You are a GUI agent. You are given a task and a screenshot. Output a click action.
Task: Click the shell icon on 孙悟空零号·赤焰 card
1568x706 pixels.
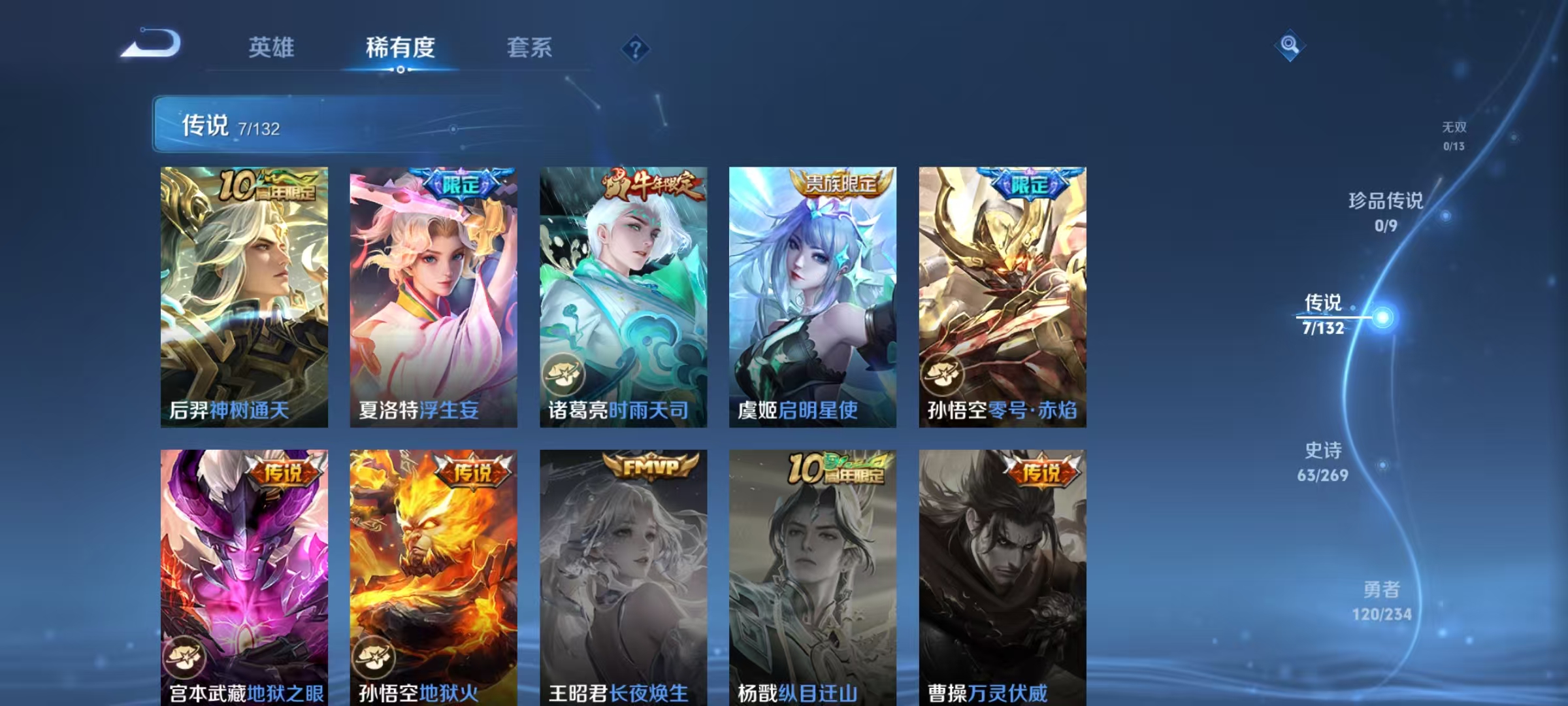coord(943,375)
